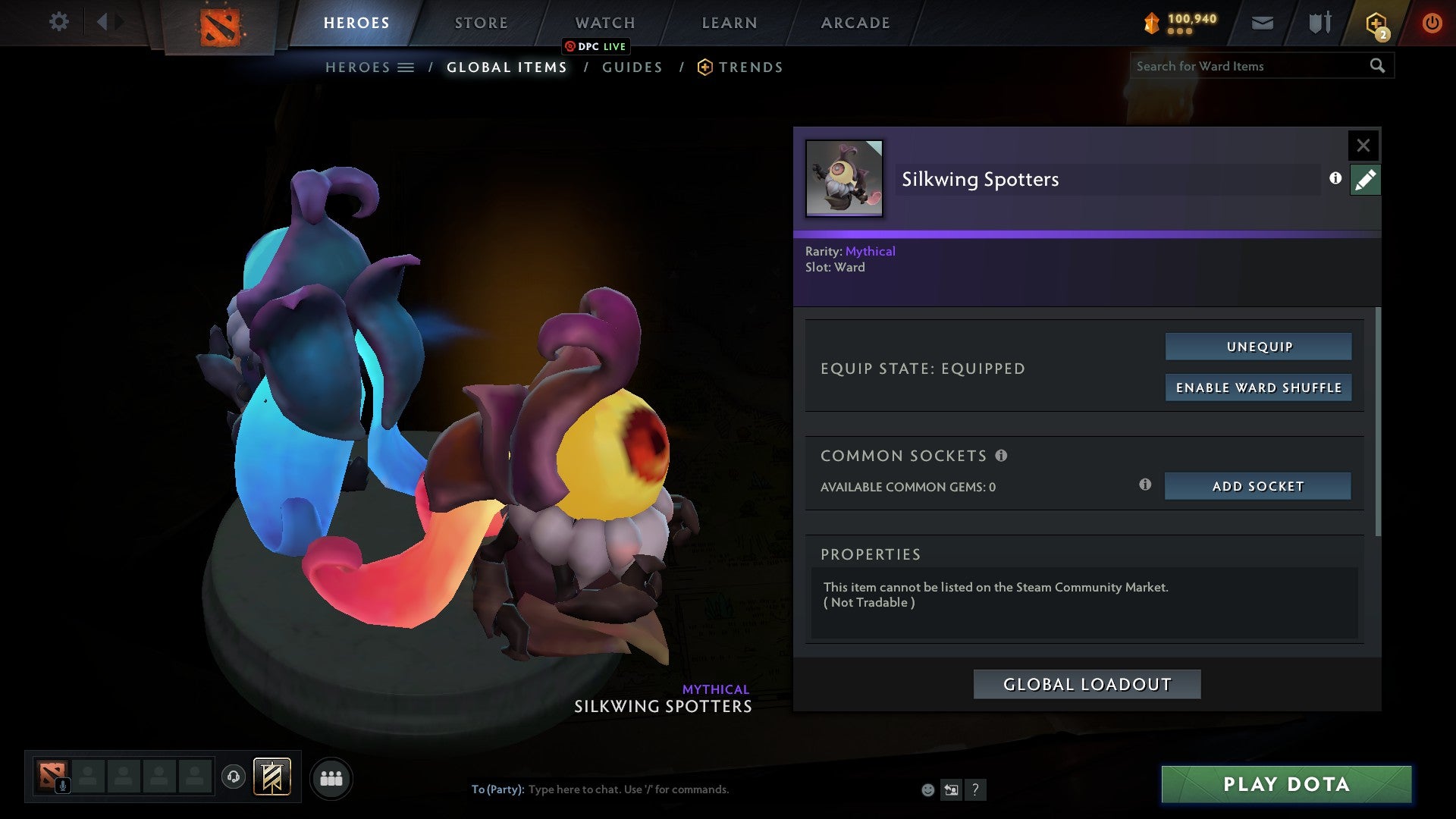The height and width of the screenshot is (819, 1456).
Task: Click the emoticon smiley in chat bar
Action: pos(928,789)
